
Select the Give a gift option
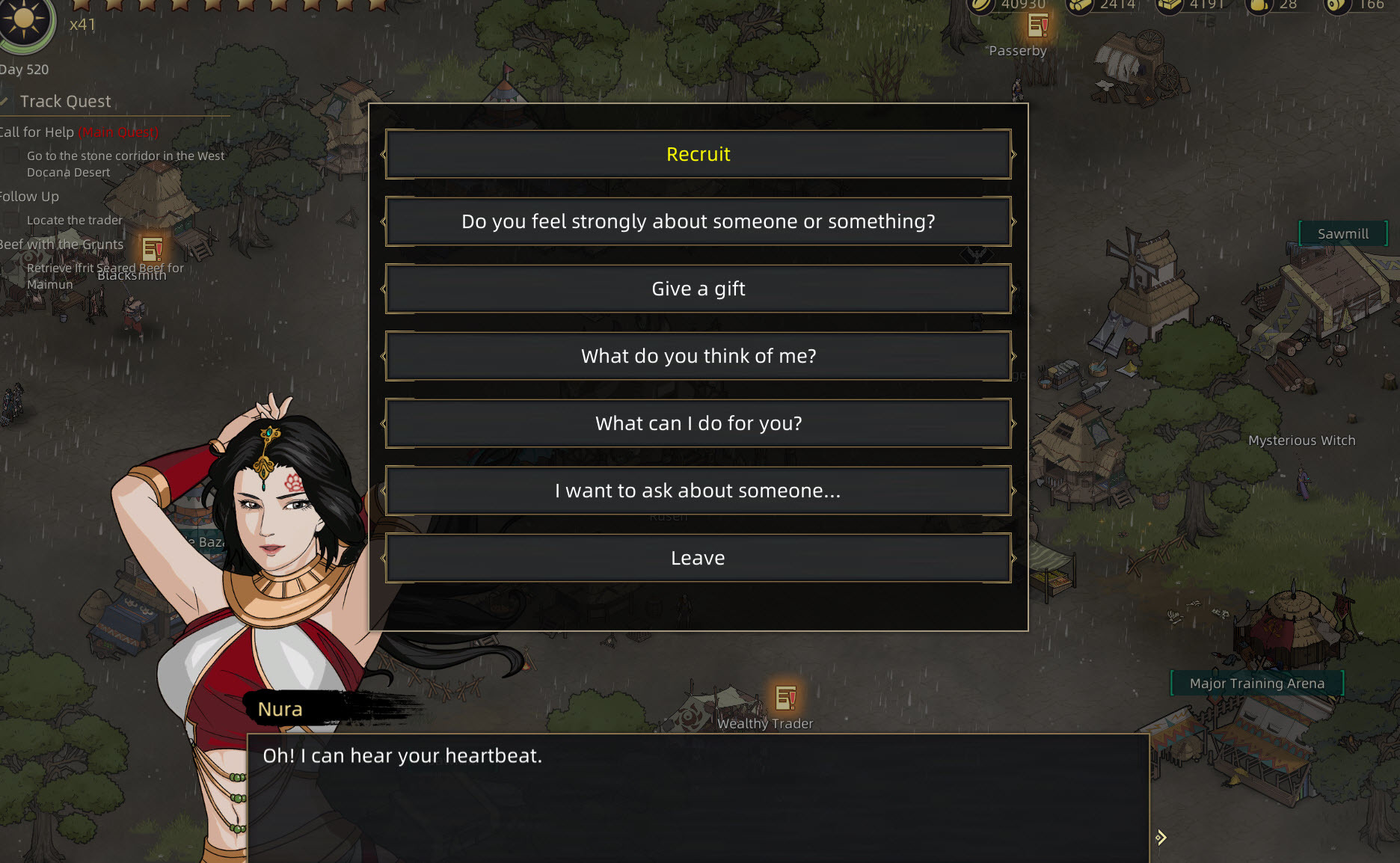click(x=698, y=289)
